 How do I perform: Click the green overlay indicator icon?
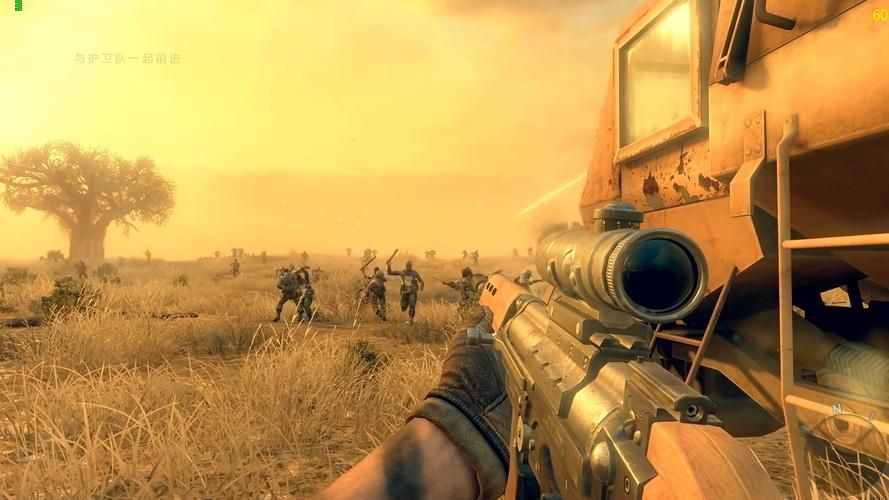pyautogui.click(x=18, y=6)
